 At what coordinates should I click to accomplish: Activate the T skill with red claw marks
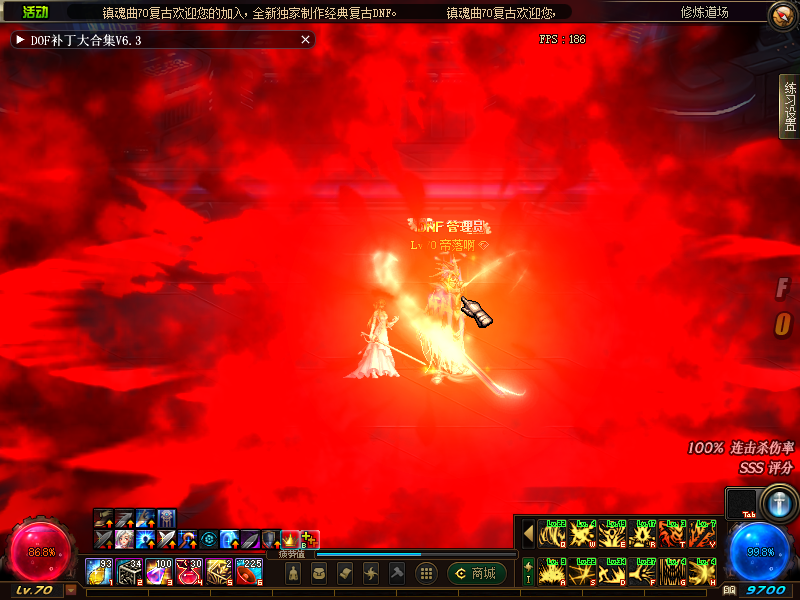672,533
